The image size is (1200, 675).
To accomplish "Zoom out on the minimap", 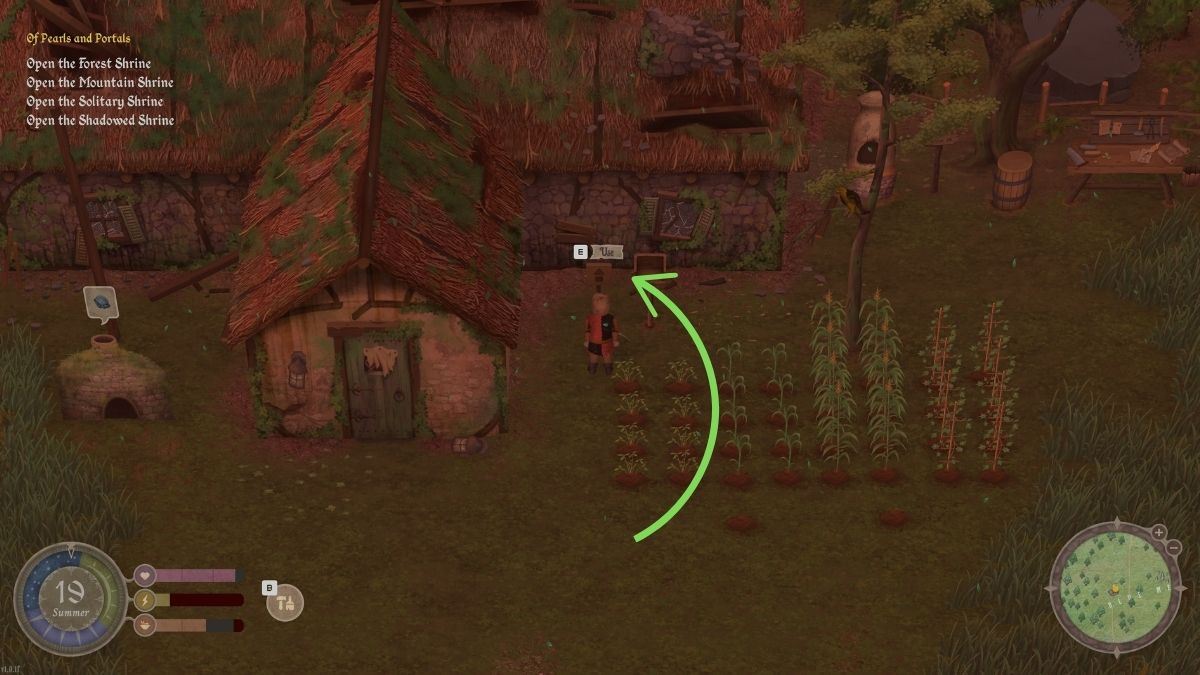I will pyautogui.click(x=1173, y=548).
